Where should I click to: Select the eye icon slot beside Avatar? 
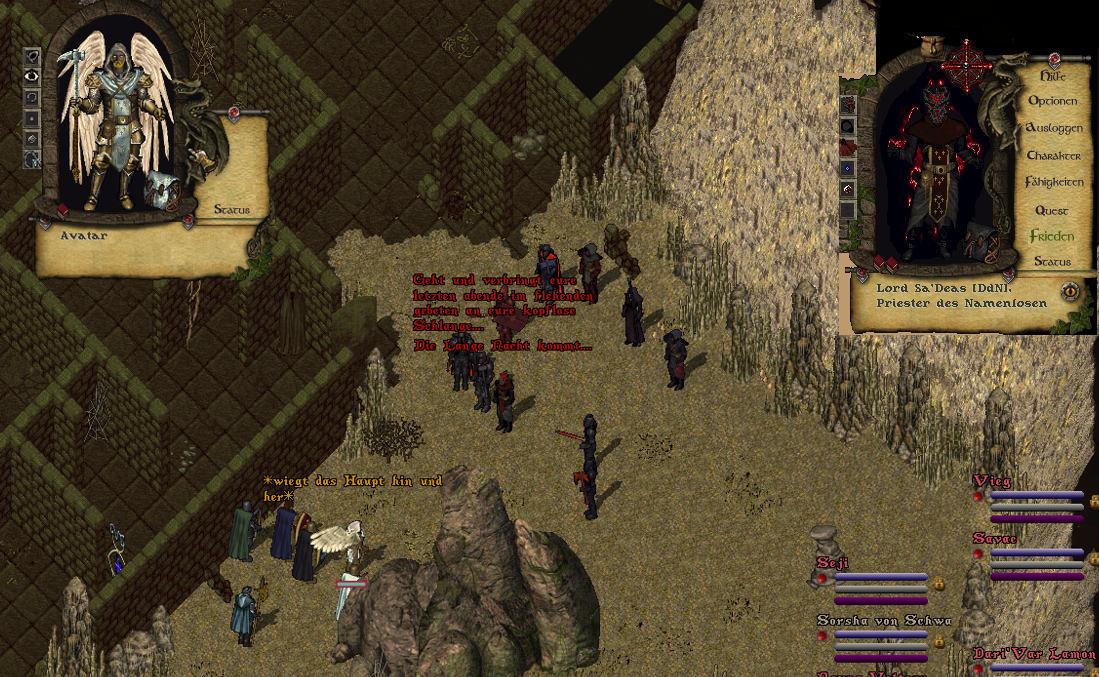[32, 75]
